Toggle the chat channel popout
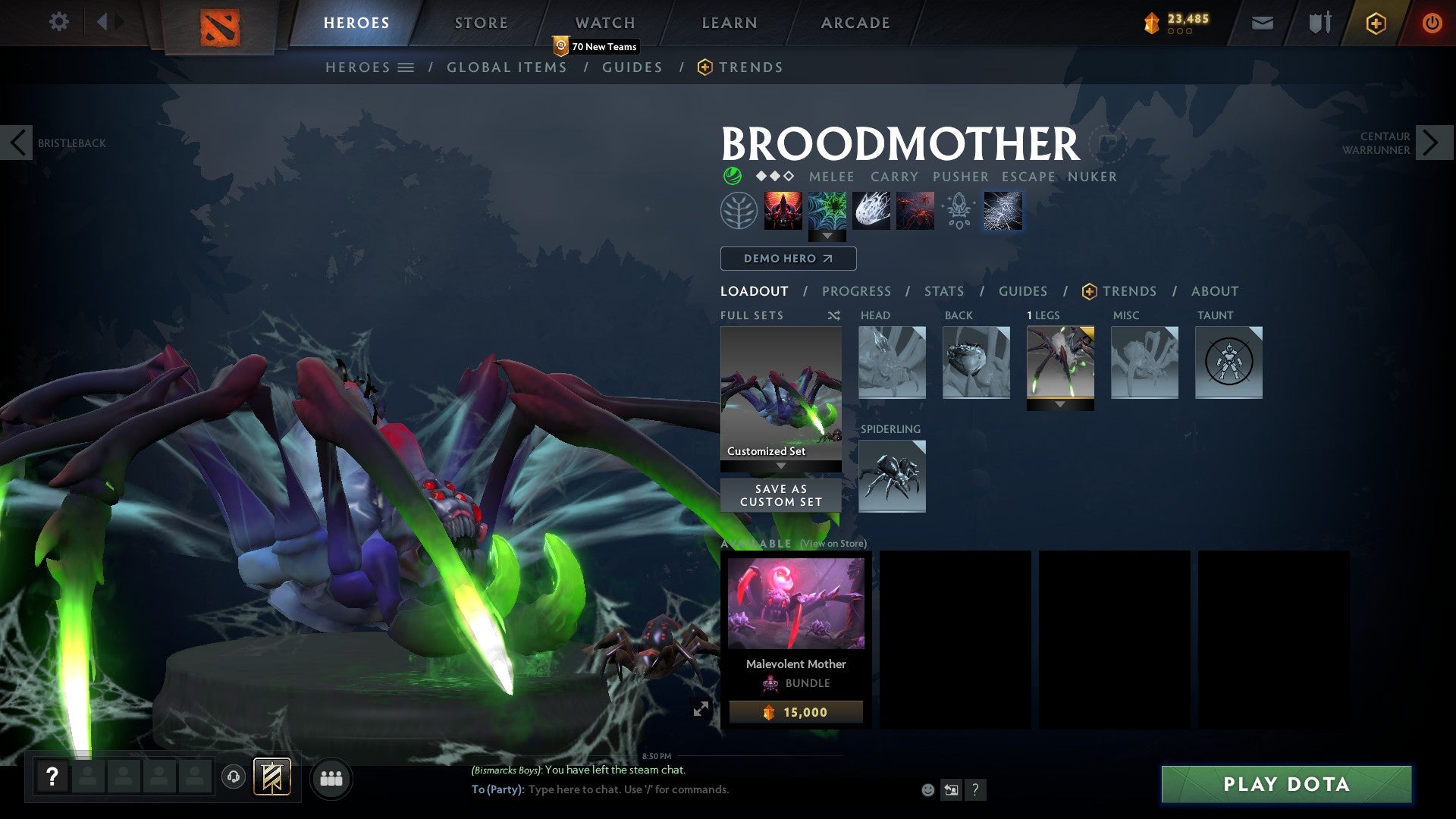The image size is (1456, 819). click(951, 789)
